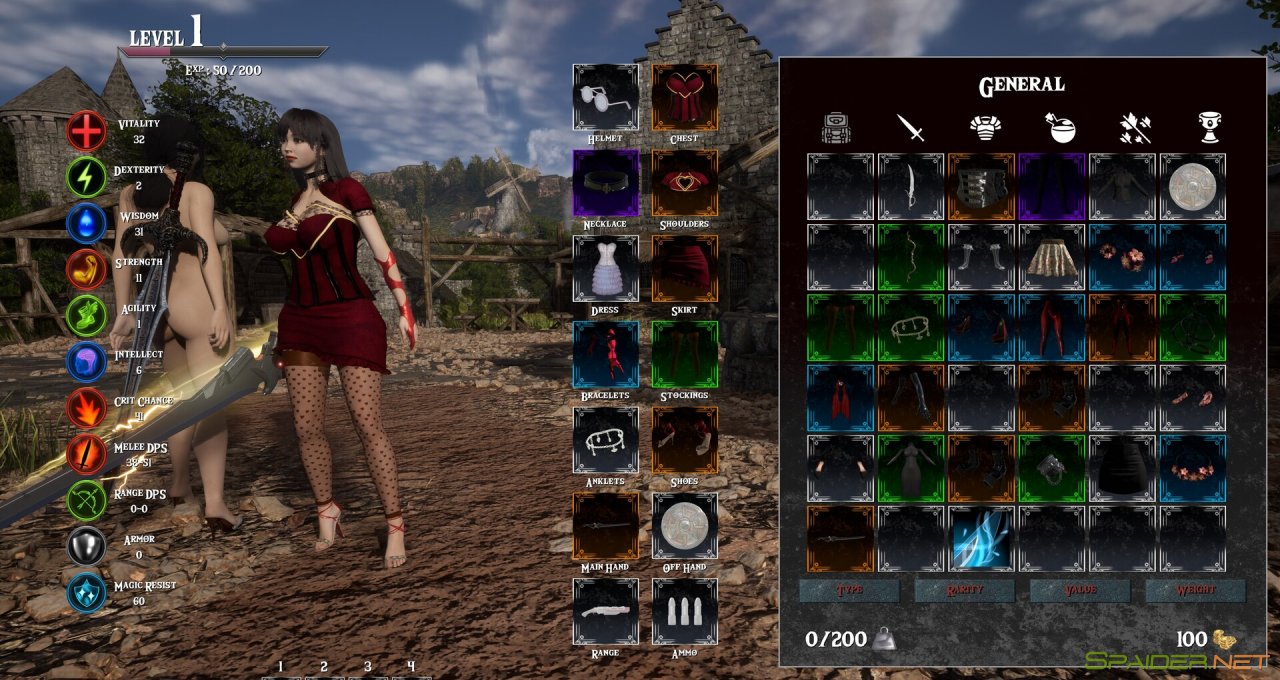
Task: Select the white Dress equipment slot
Action: pos(606,269)
